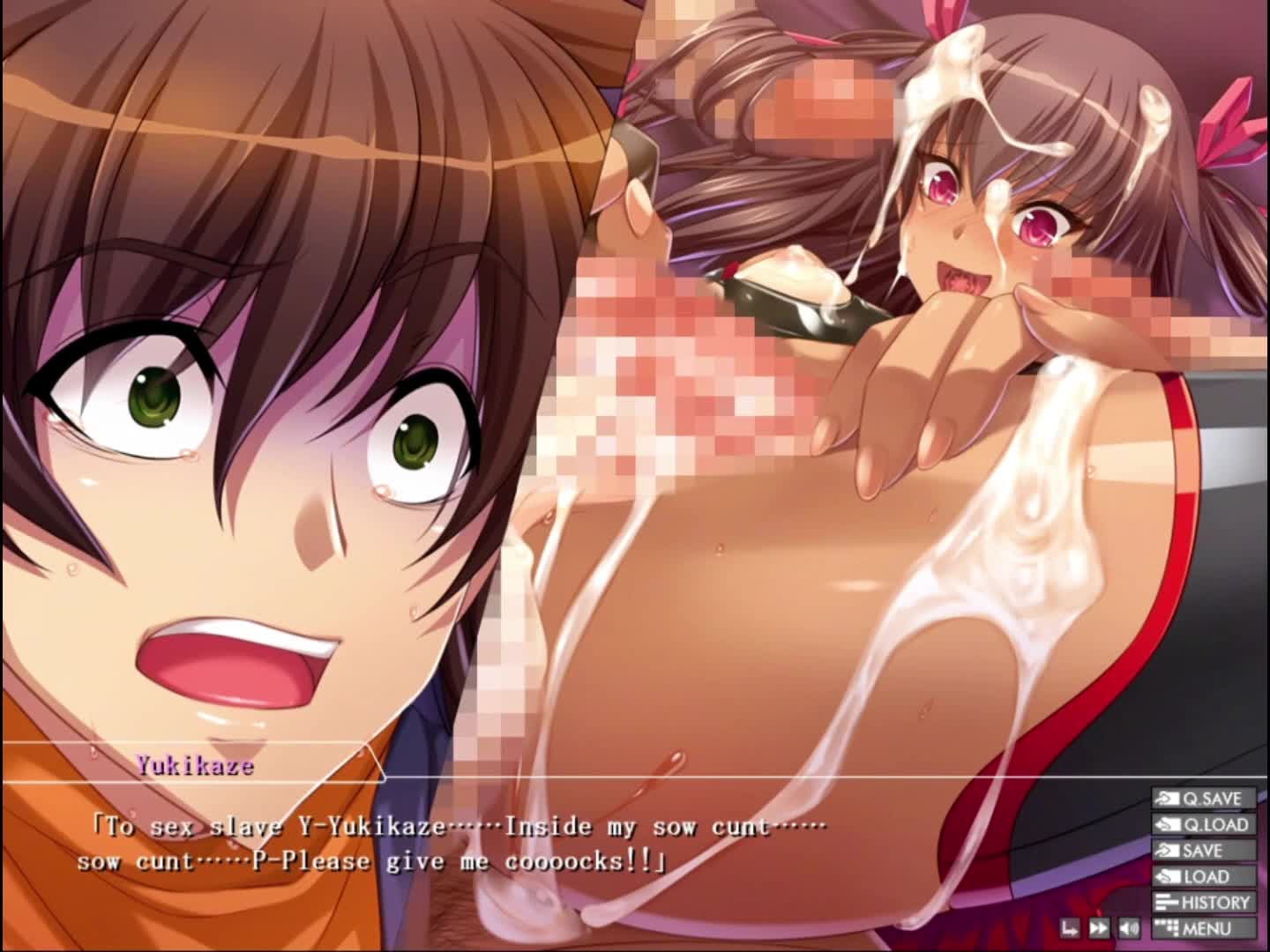Show the text HISTORY log
1270x952 pixels.
(x=1203, y=903)
